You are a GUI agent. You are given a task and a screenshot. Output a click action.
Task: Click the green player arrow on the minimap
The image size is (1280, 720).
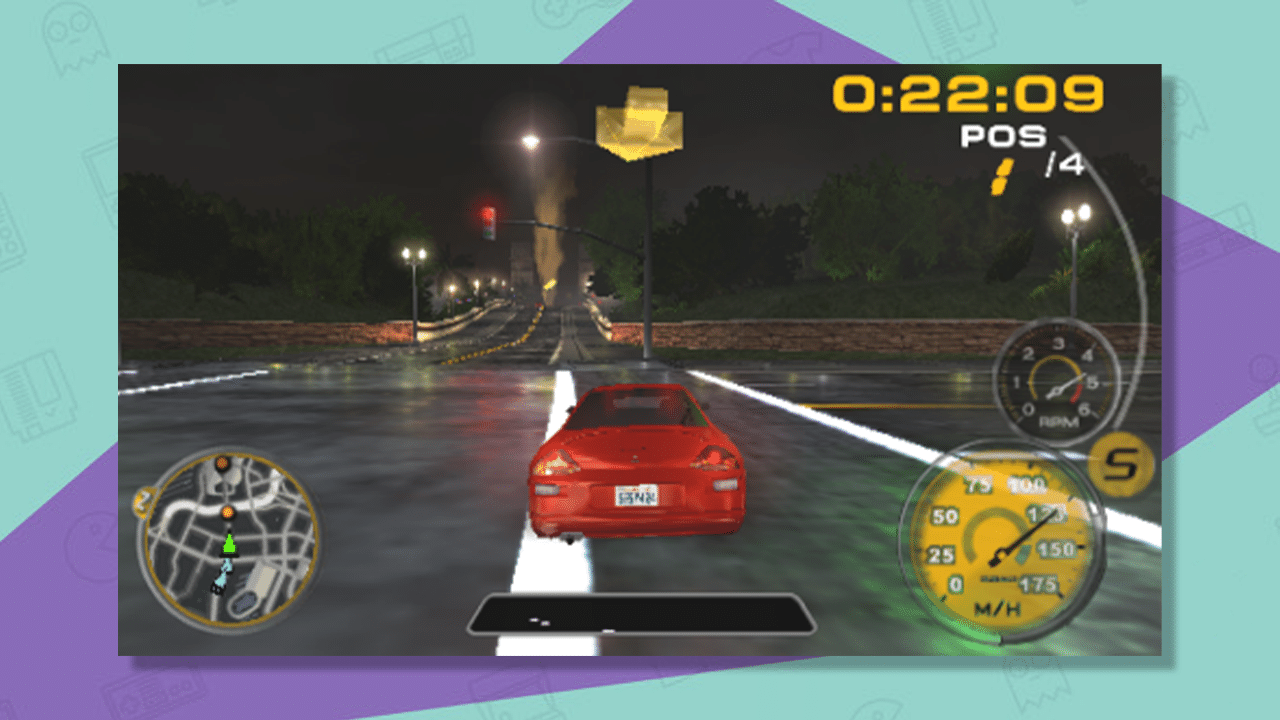(228, 544)
